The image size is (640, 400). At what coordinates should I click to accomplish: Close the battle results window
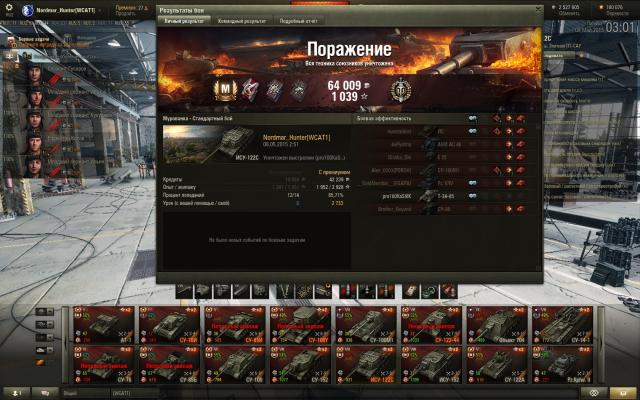[x=537, y=9]
